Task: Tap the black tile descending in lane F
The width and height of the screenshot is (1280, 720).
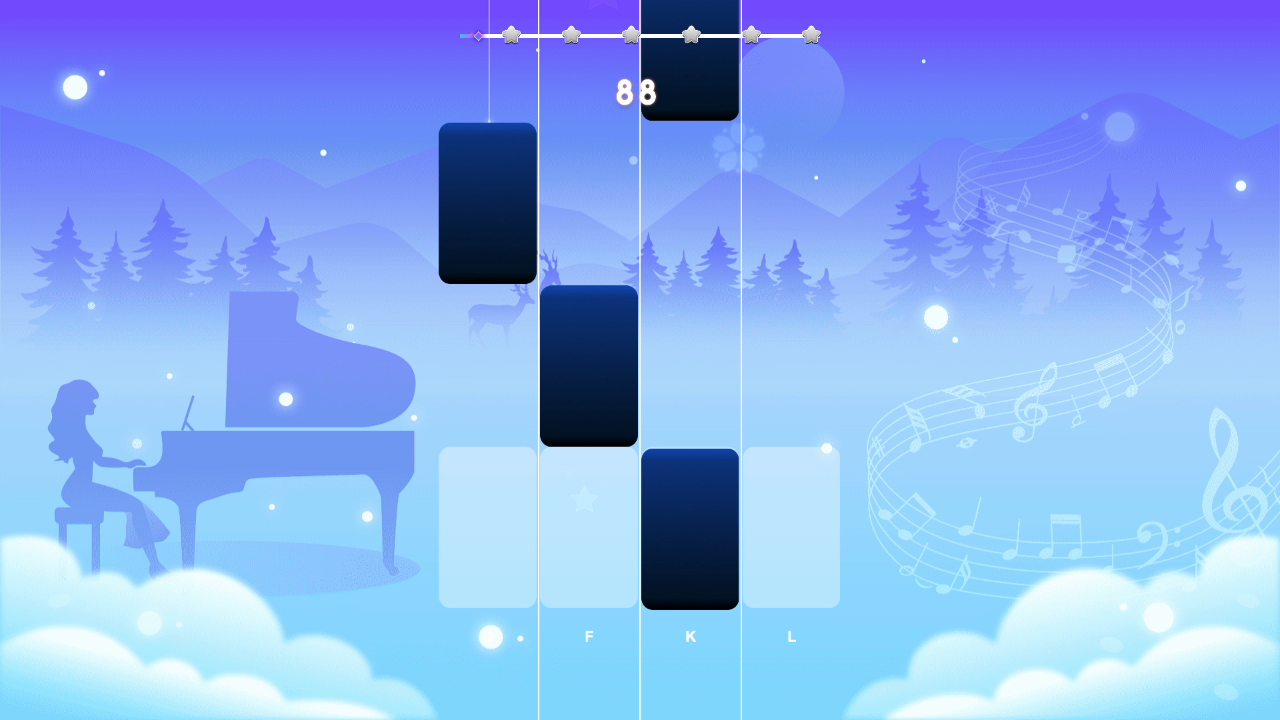Action: [x=588, y=365]
